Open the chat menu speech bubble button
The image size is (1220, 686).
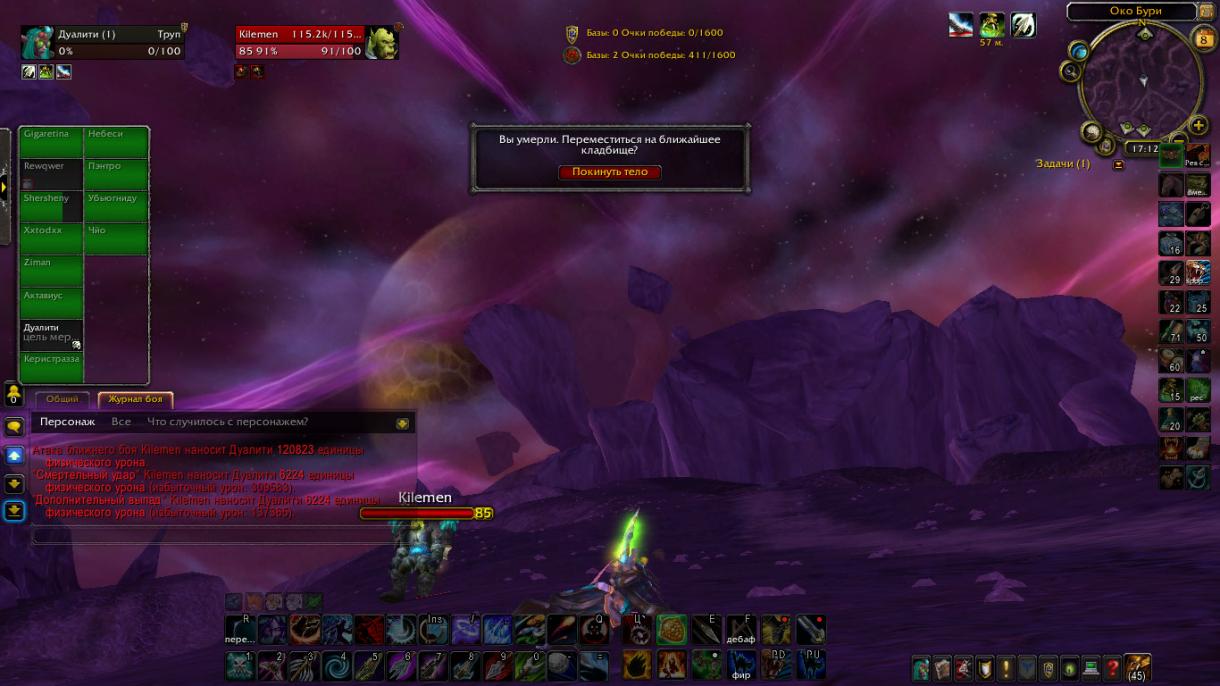(x=14, y=427)
